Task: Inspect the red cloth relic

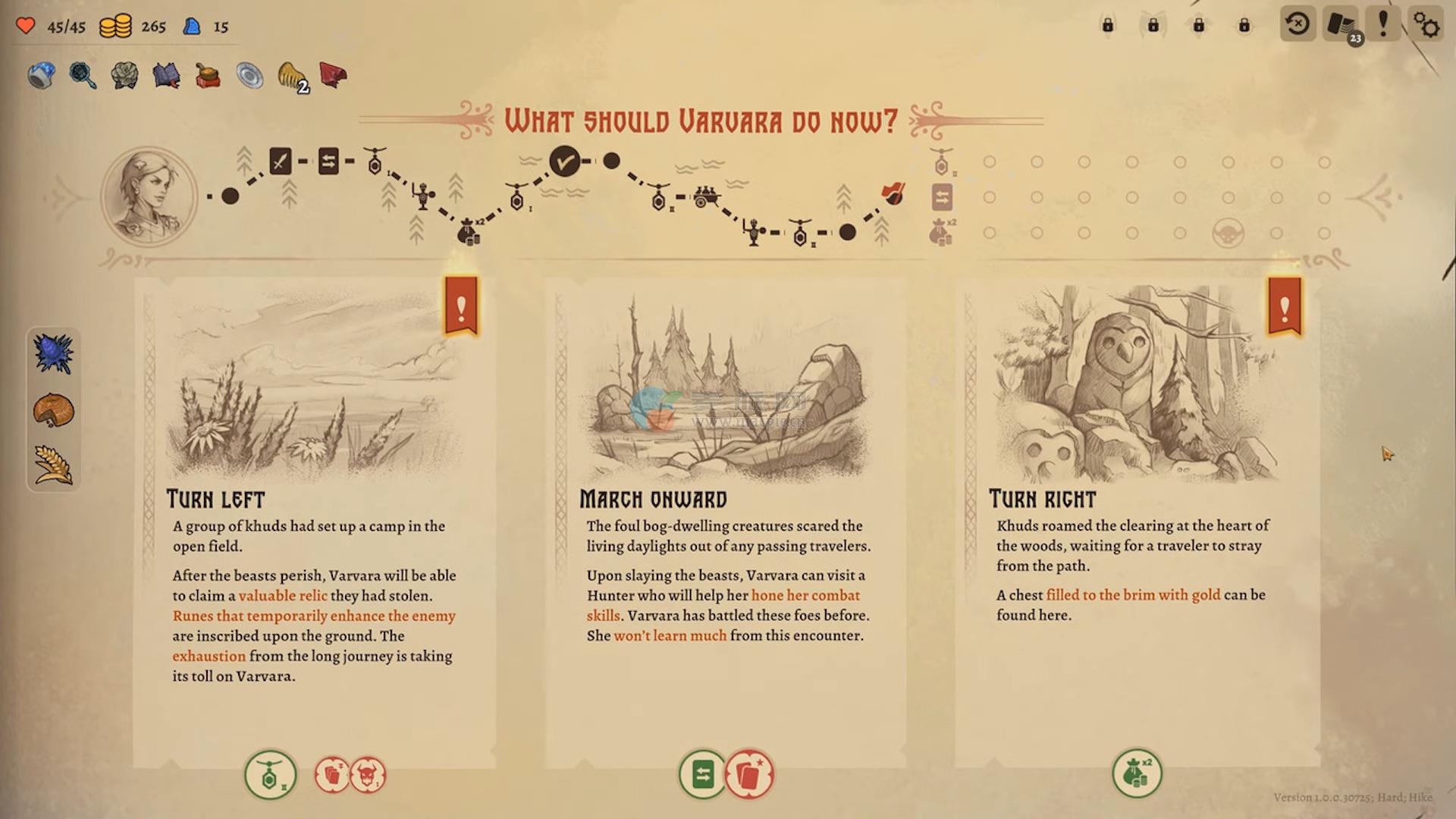Action: pos(333,74)
